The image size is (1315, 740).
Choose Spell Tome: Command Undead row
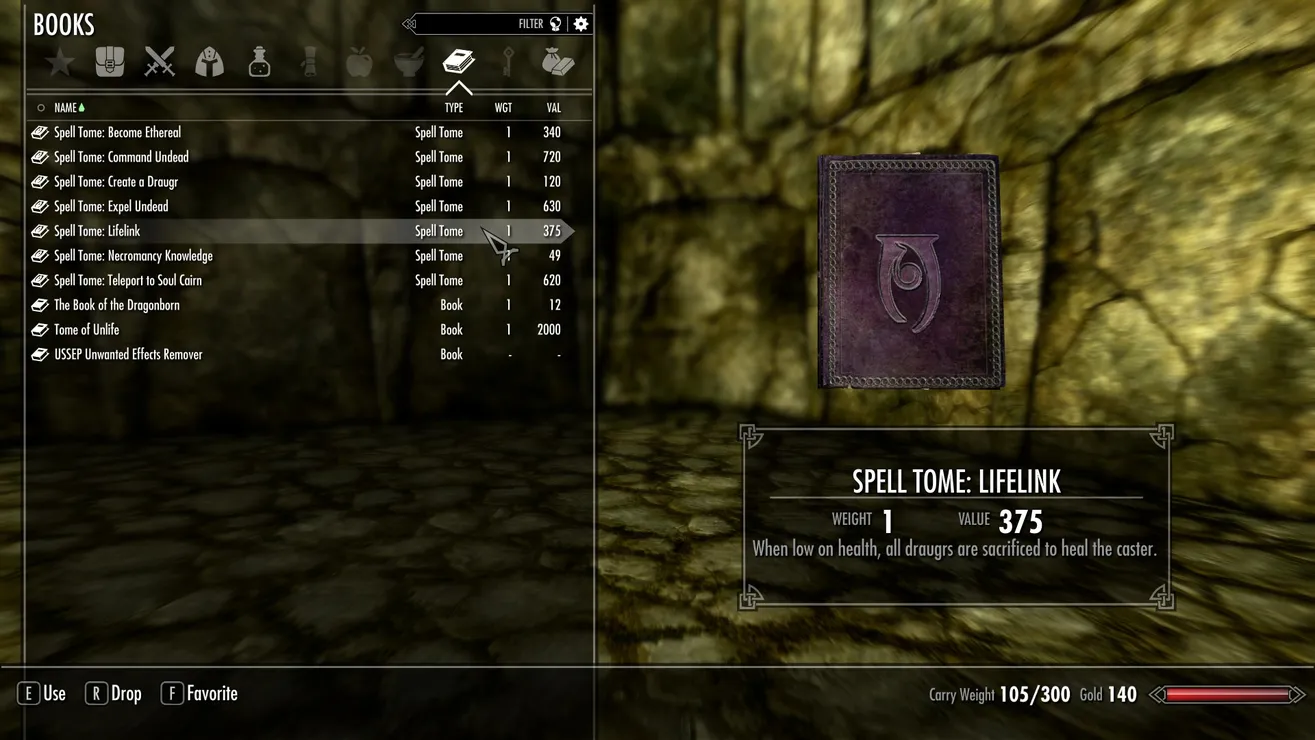[x=121, y=157]
